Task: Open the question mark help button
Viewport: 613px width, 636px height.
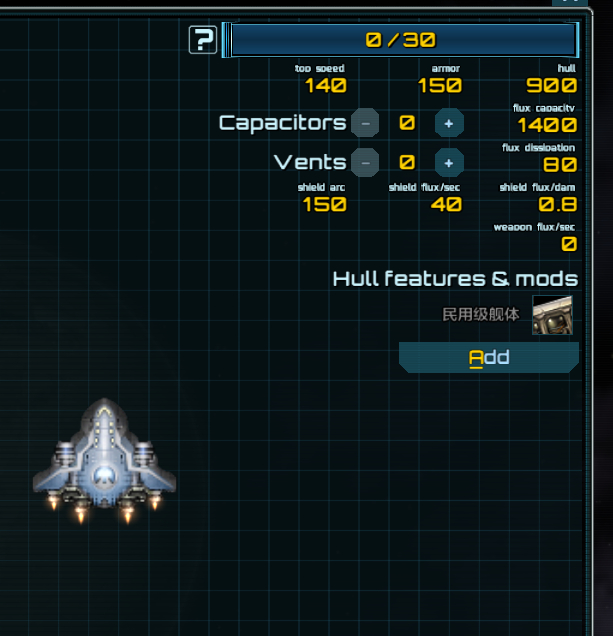Action: point(203,40)
